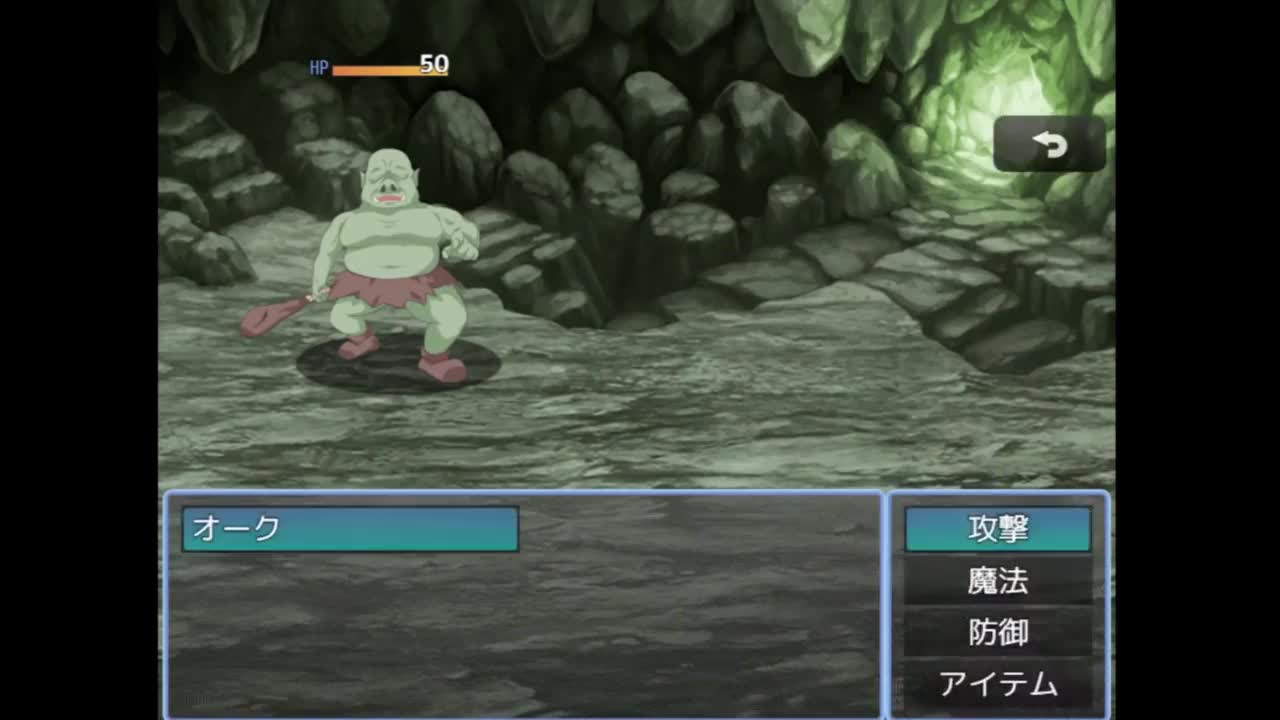Open the アイテム item command
Image resolution: width=1280 pixels, height=720 pixels.
[997, 685]
